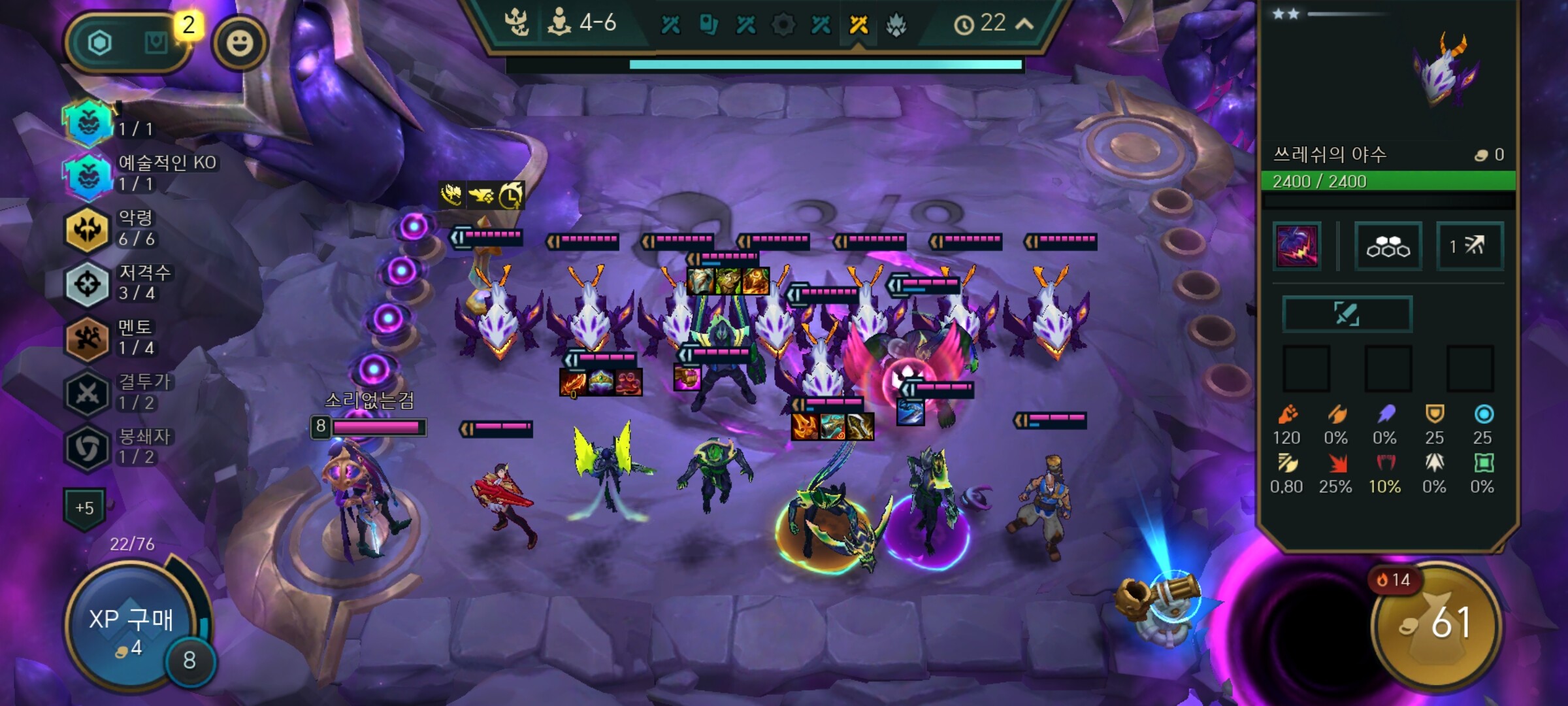The width and height of the screenshot is (1568, 706).
Task: Select the 예술적인 KO trait
Action: coord(88,175)
